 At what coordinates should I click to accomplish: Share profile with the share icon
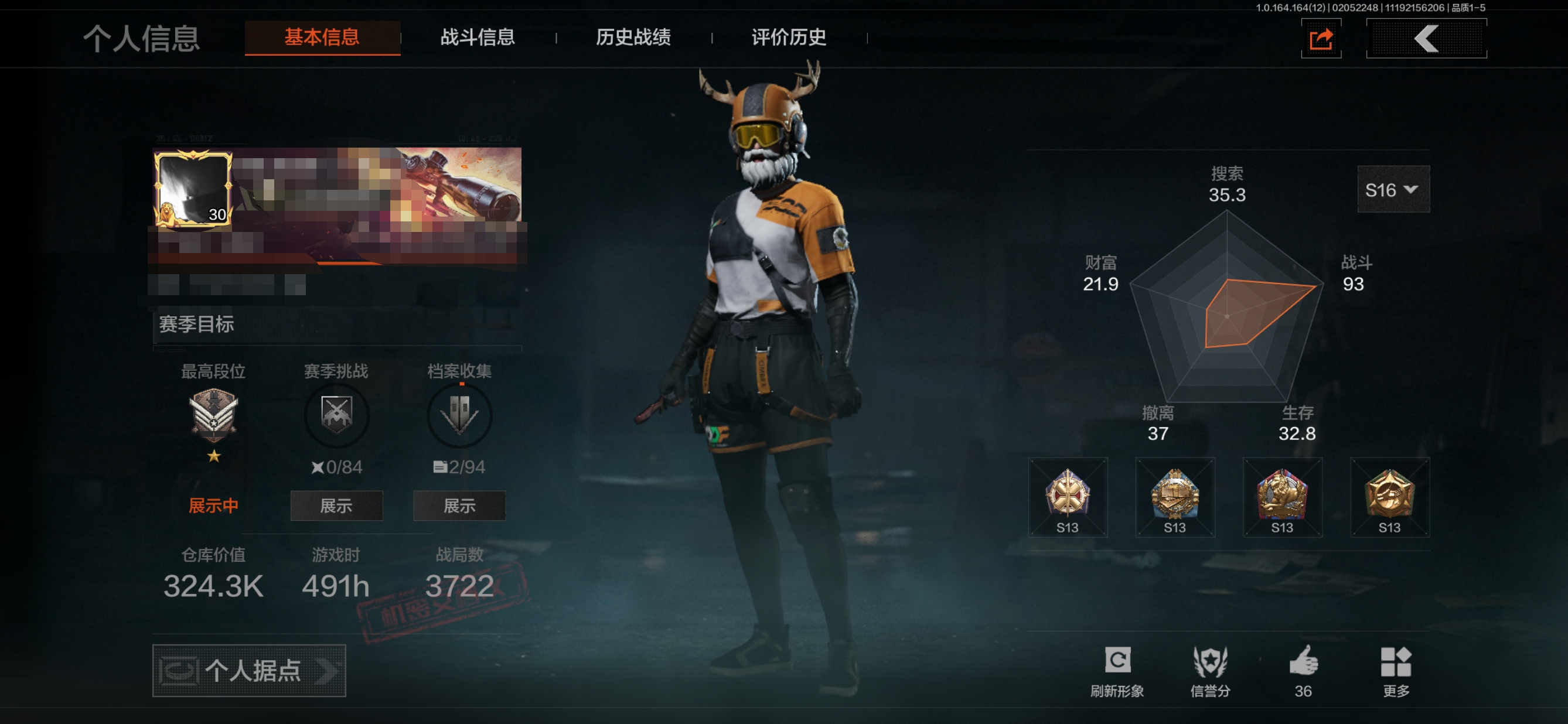pos(1321,40)
